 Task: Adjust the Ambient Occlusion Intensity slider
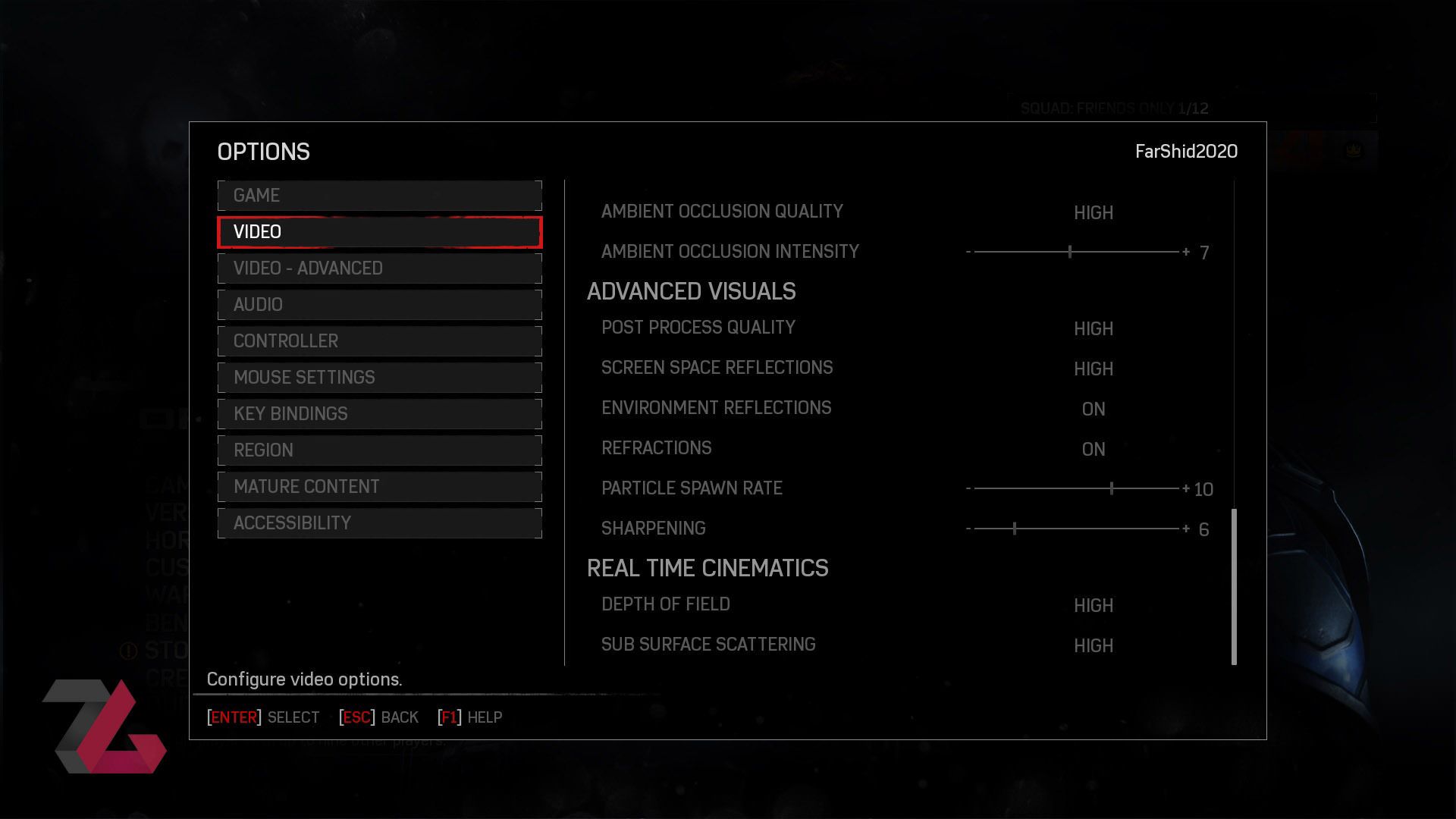point(1075,252)
